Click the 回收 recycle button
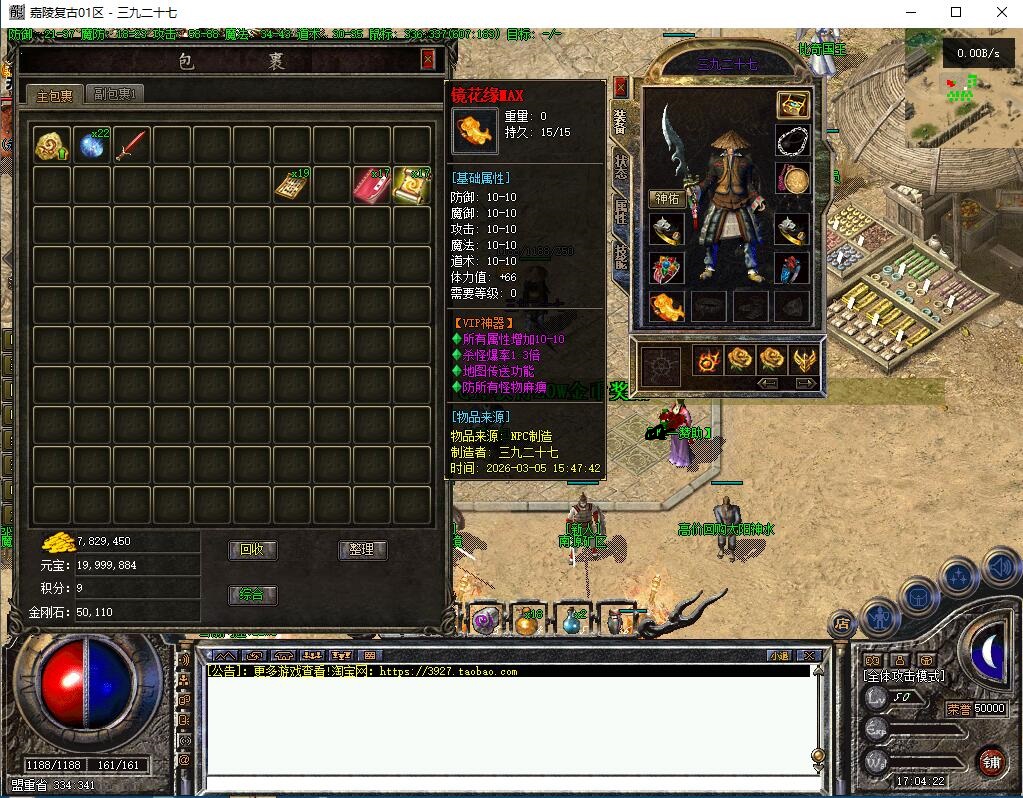The height and width of the screenshot is (798, 1023). [x=252, y=550]
